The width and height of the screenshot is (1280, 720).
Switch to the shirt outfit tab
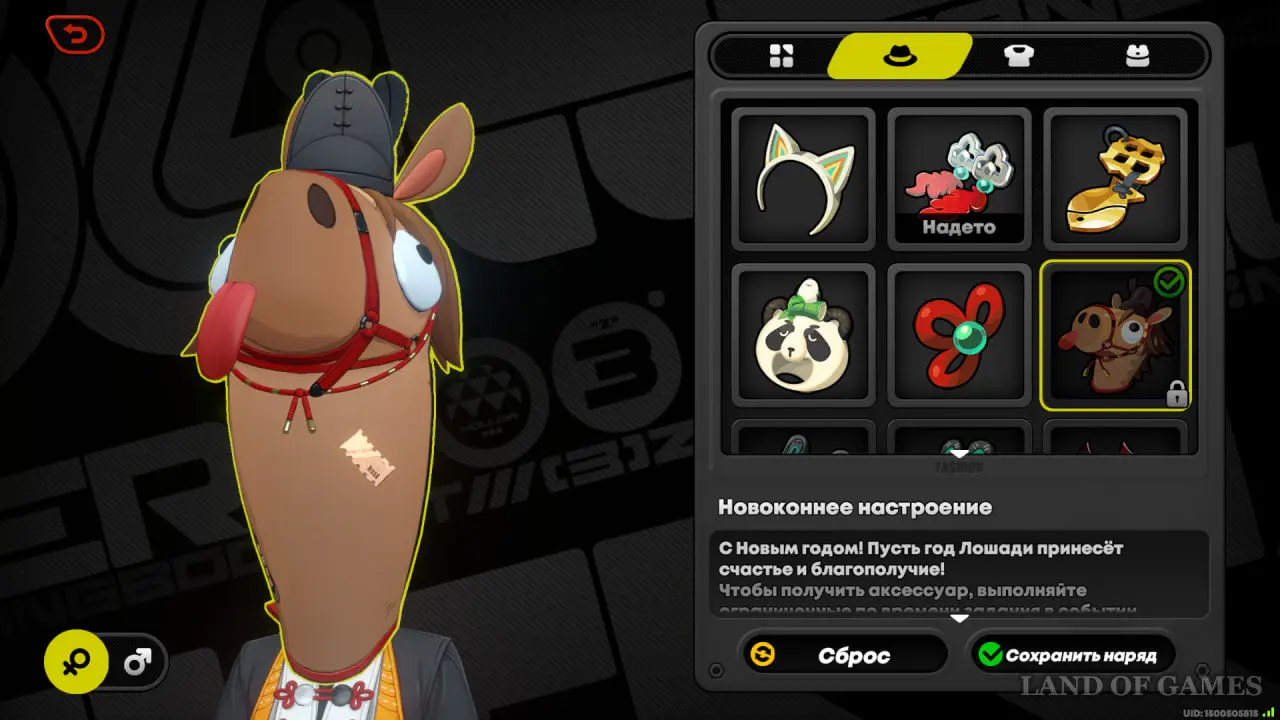coord(1019,56)
